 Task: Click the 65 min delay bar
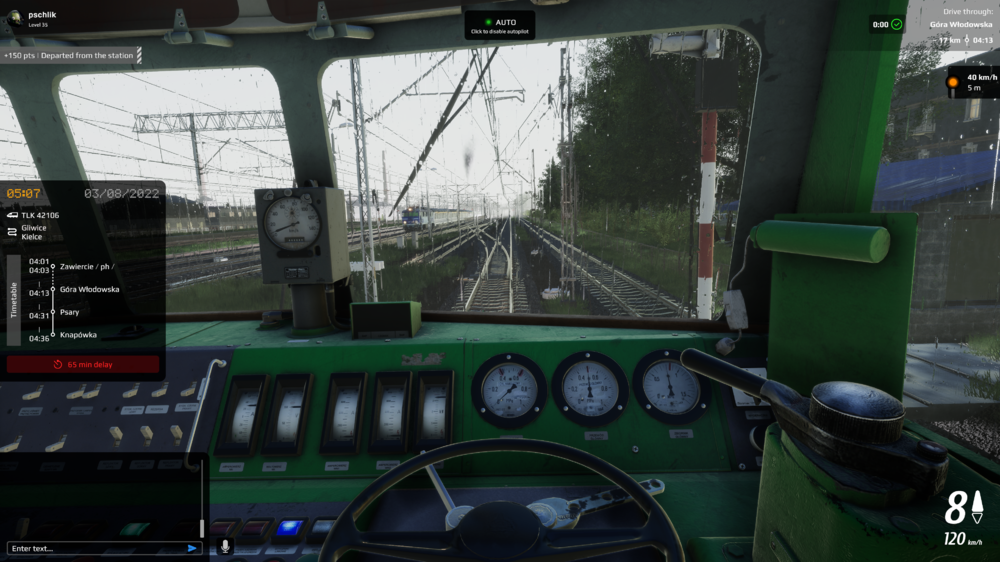83,365
